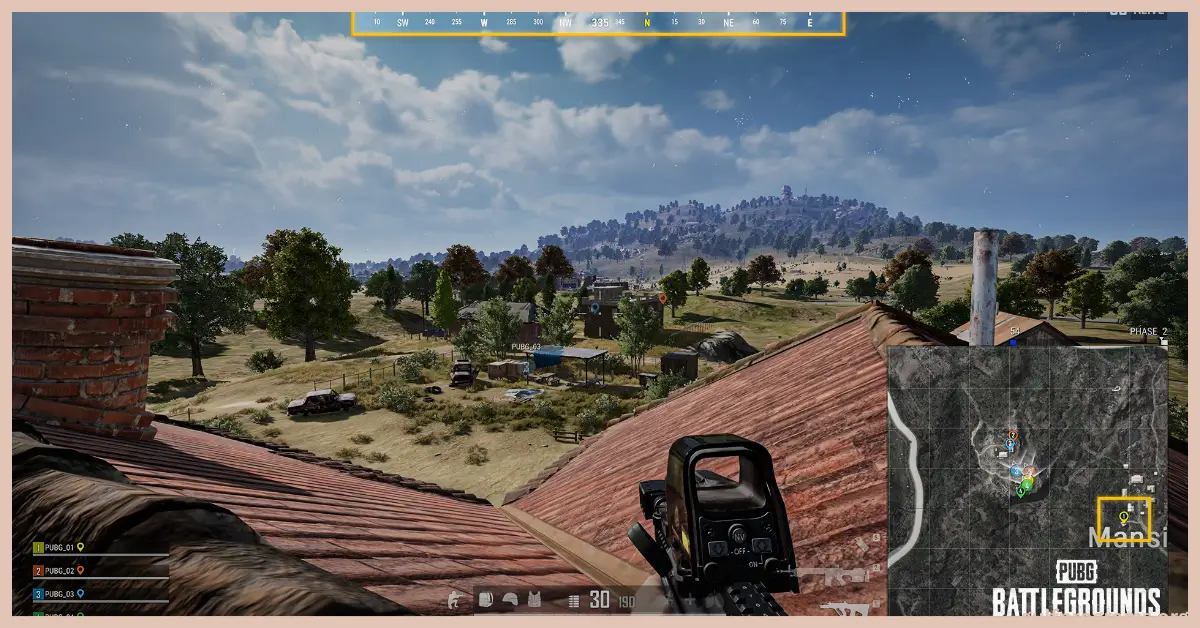1200x628 pixels.
Task: Select the orange teammate 2 minimap marker
Action: [1013, 436]
